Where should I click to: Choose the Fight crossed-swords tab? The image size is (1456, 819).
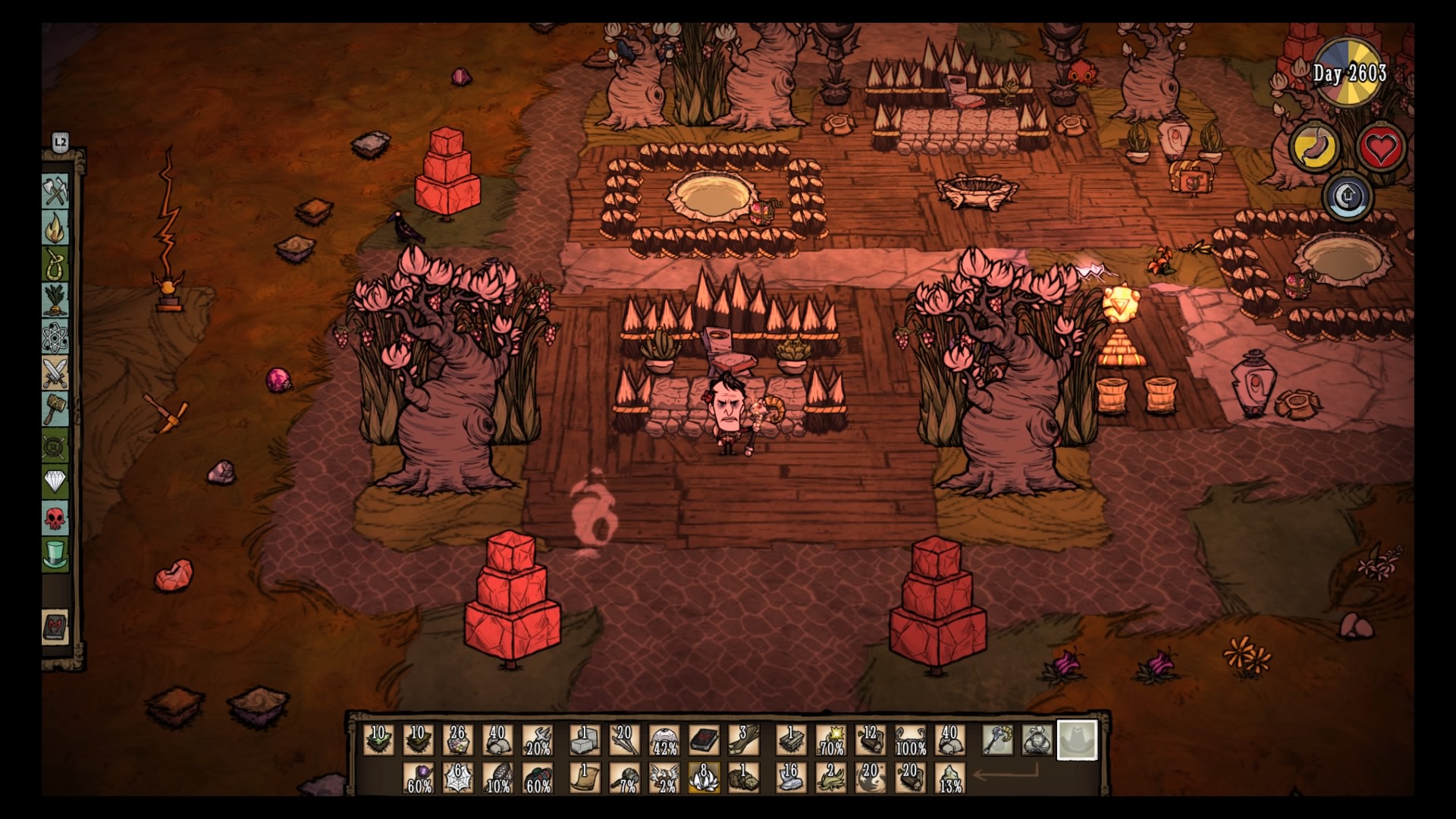coord(55,373)
